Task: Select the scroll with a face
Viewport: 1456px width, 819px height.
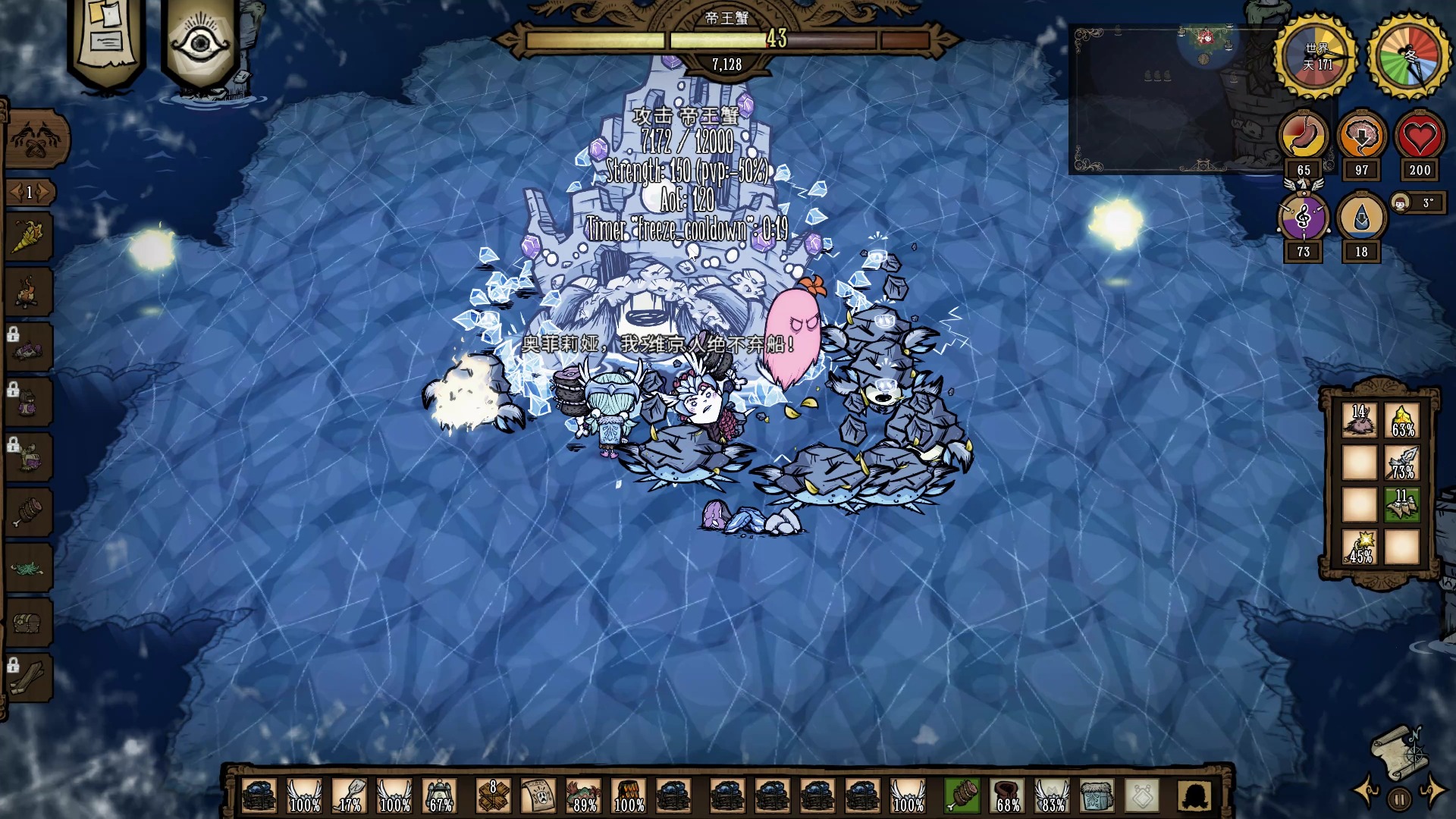Action: [x=538, y=796]
